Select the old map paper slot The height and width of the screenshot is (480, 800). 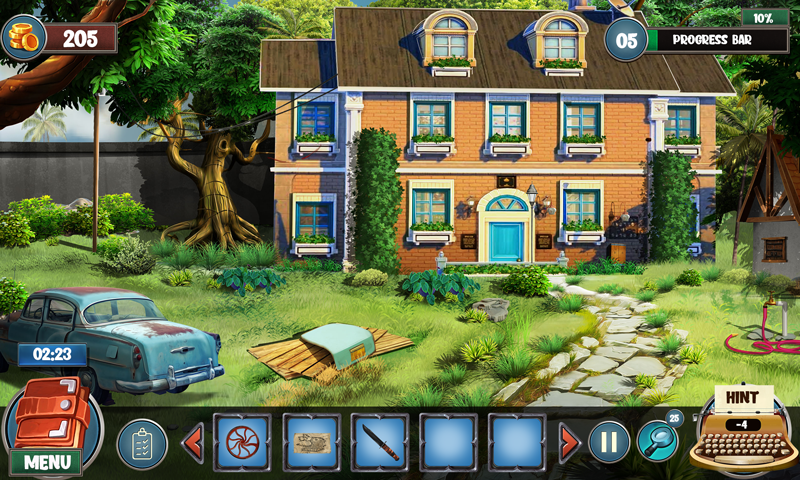point(311,442)
